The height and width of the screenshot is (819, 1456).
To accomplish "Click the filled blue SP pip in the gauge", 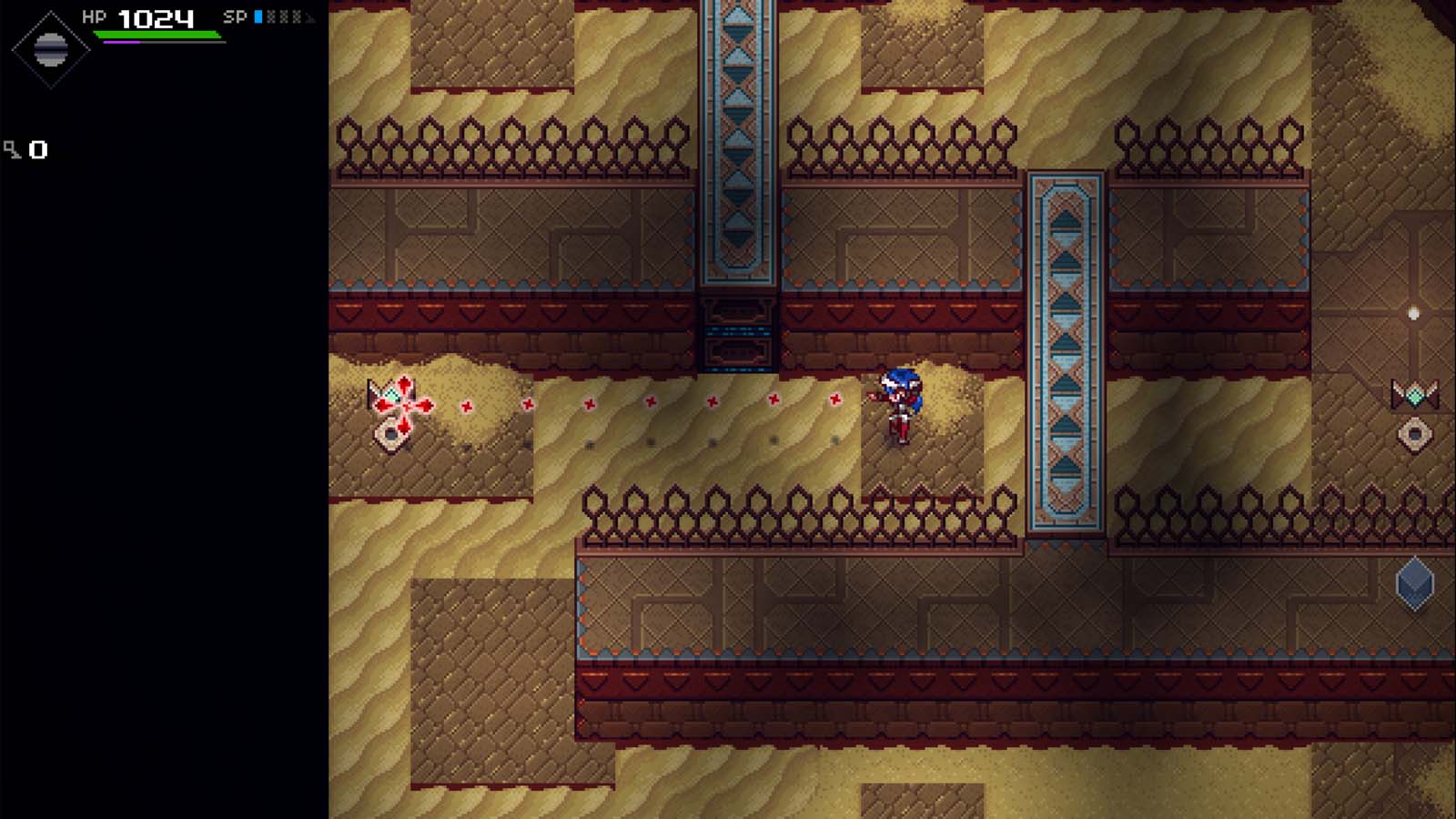I will [258, 15].
